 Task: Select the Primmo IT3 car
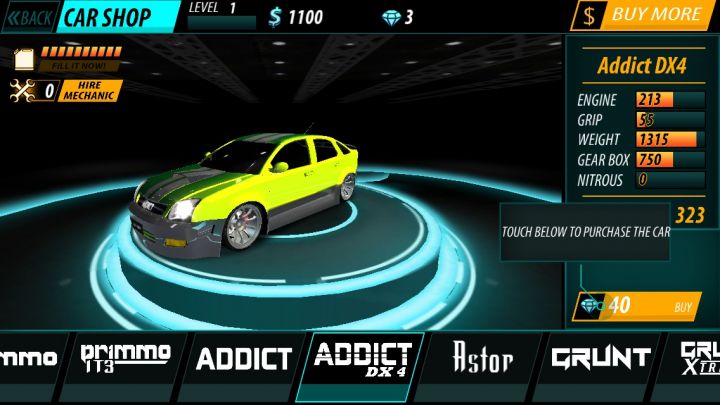pos(125,358)
